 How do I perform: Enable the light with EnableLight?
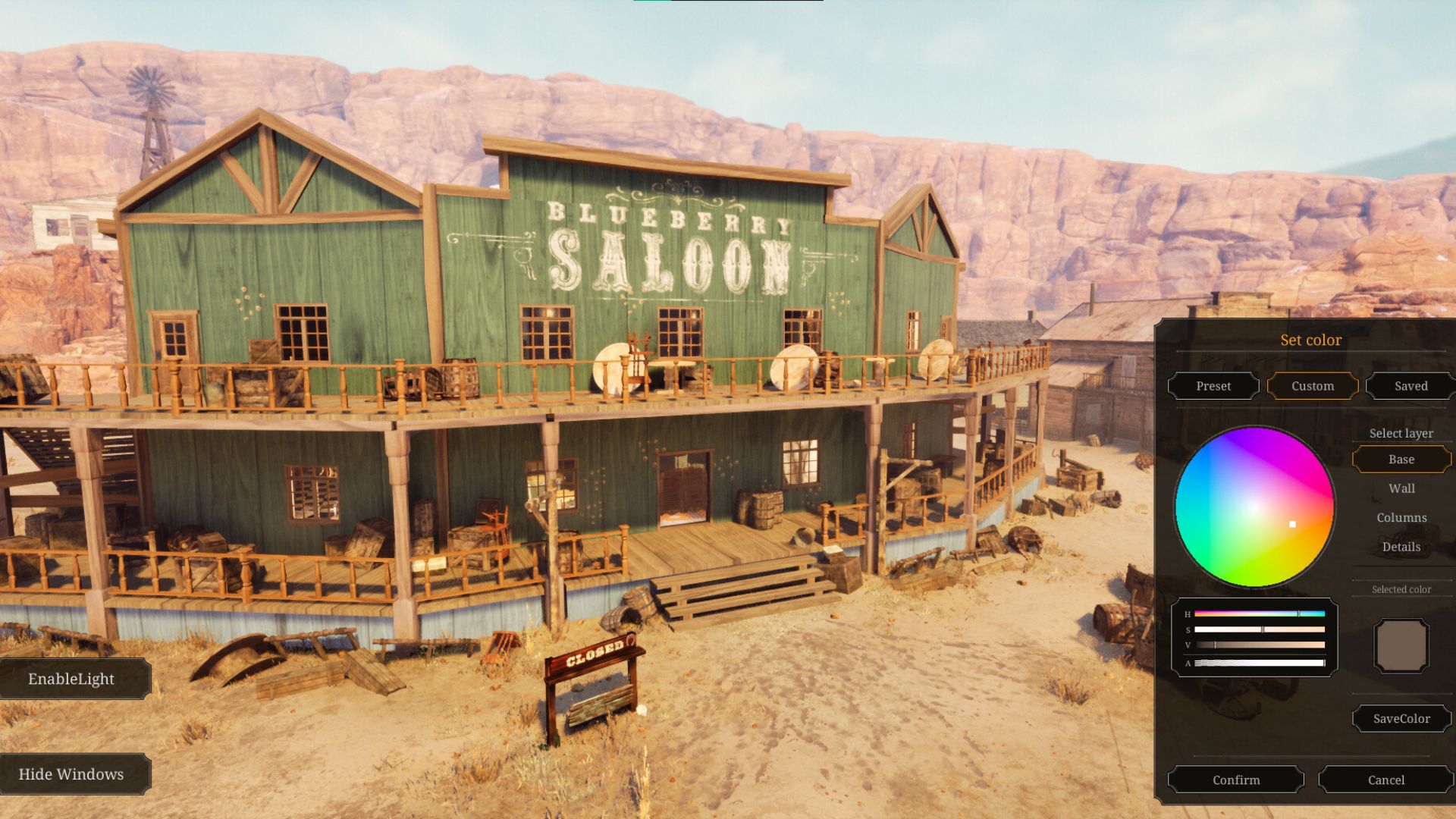(x=72, y=679)
